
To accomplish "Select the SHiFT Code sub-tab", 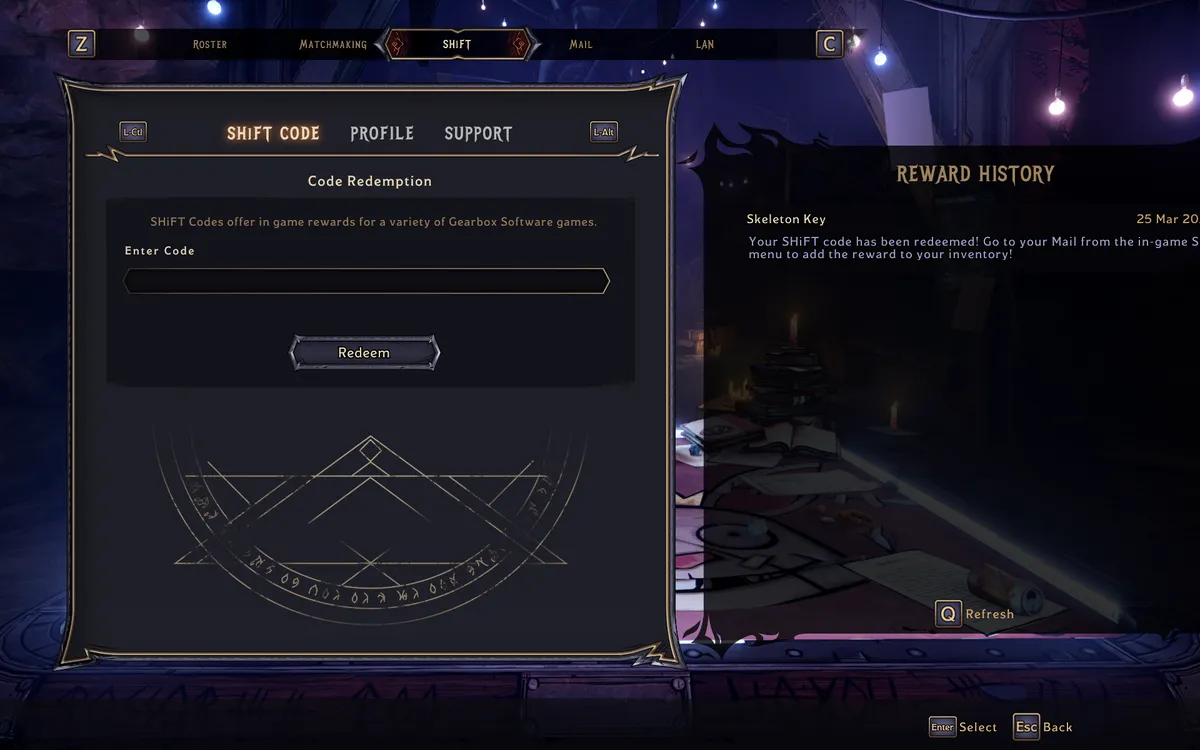I will [273, 134].
